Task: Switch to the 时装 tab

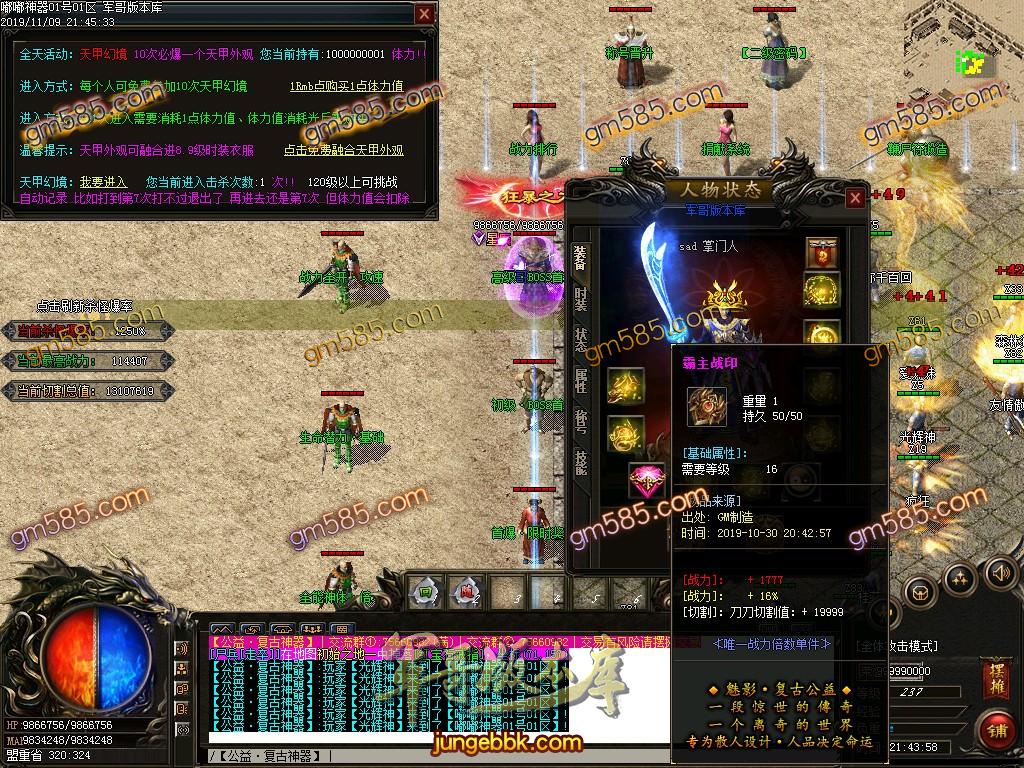Action: click(x=580, y=298)
